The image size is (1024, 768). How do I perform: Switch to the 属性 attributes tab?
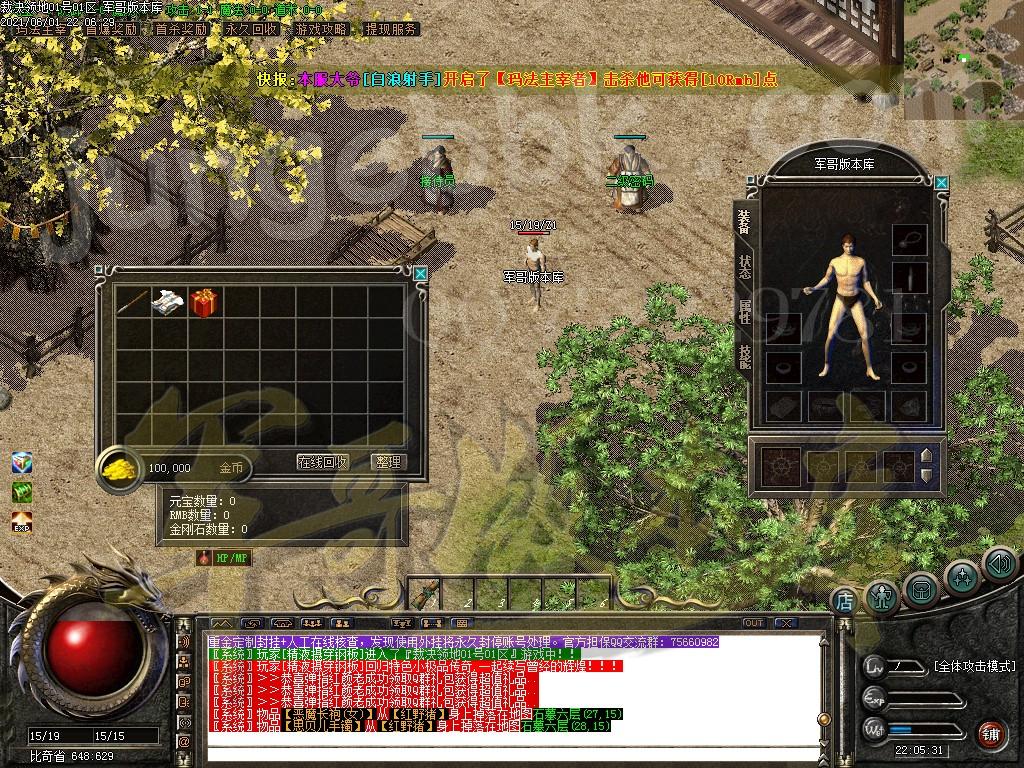pyautogui.click(x=744, y=313)
